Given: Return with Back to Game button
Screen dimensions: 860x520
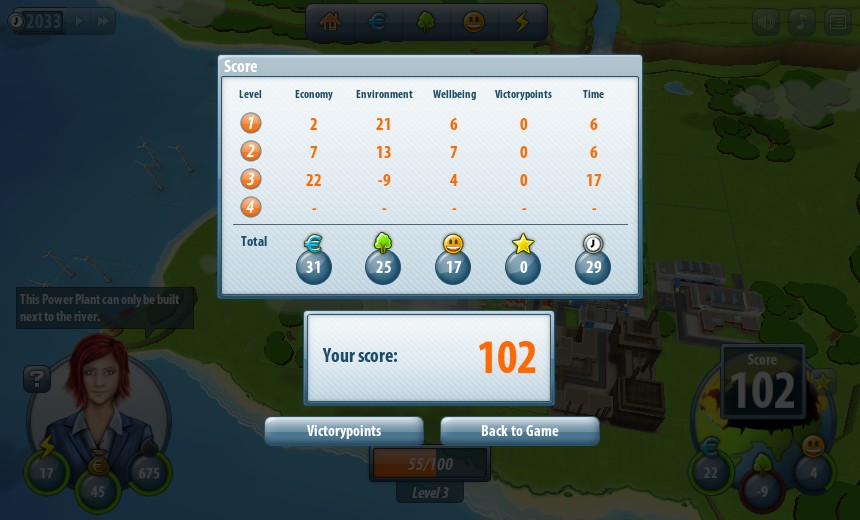Looking at the screenshot, I should point(519,431).
